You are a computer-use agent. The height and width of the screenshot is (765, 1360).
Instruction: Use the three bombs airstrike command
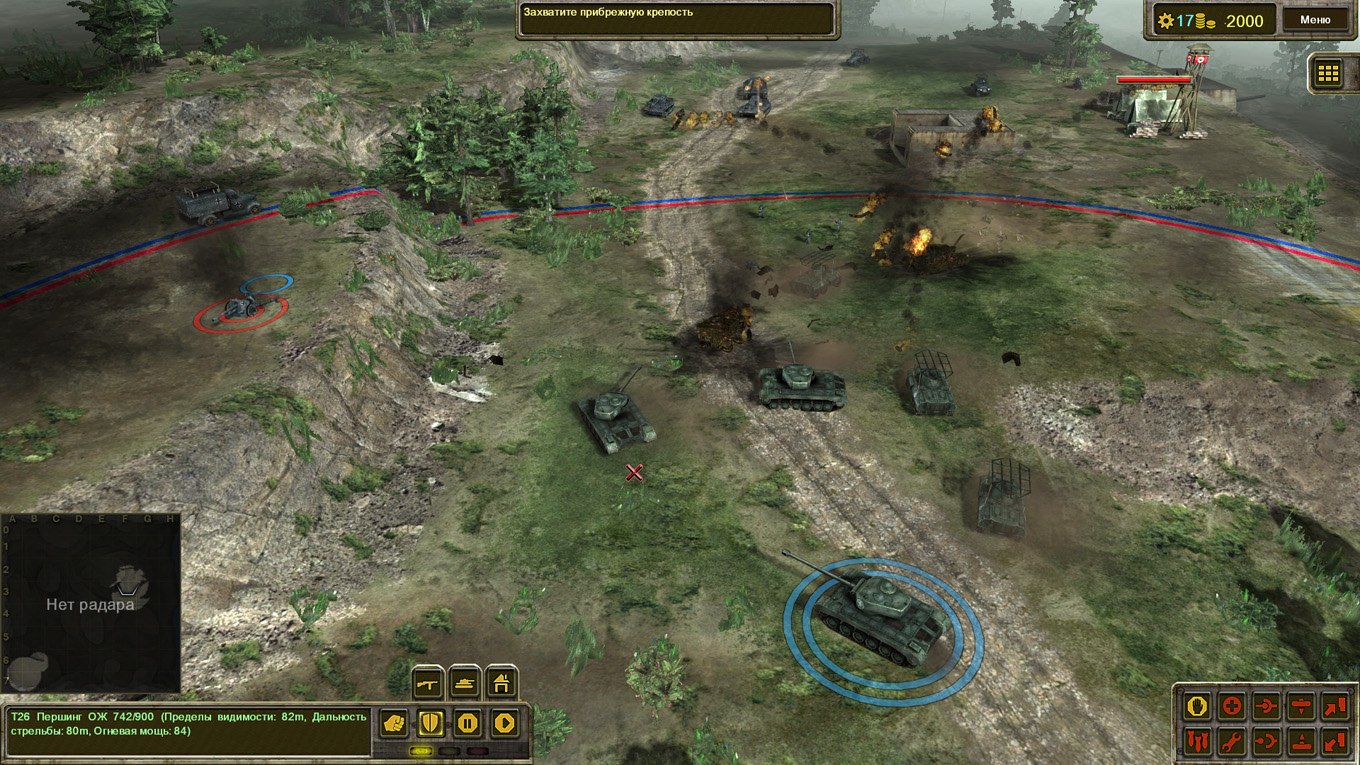(1197, 741)
